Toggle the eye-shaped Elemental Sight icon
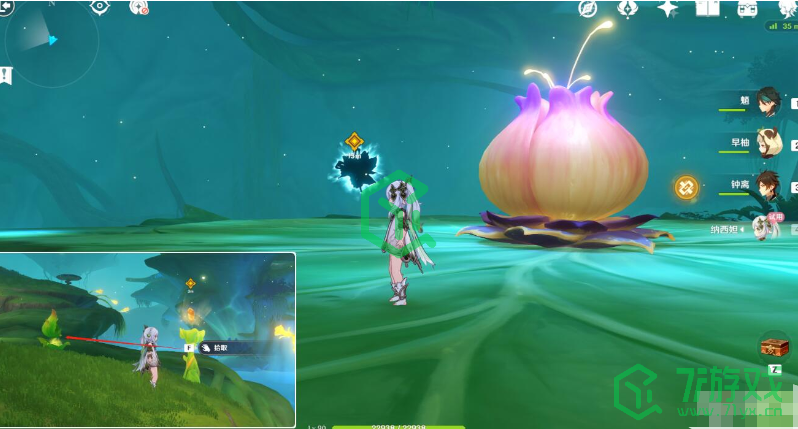This screenshot has height=429, width=798. (x=99, y=6)
